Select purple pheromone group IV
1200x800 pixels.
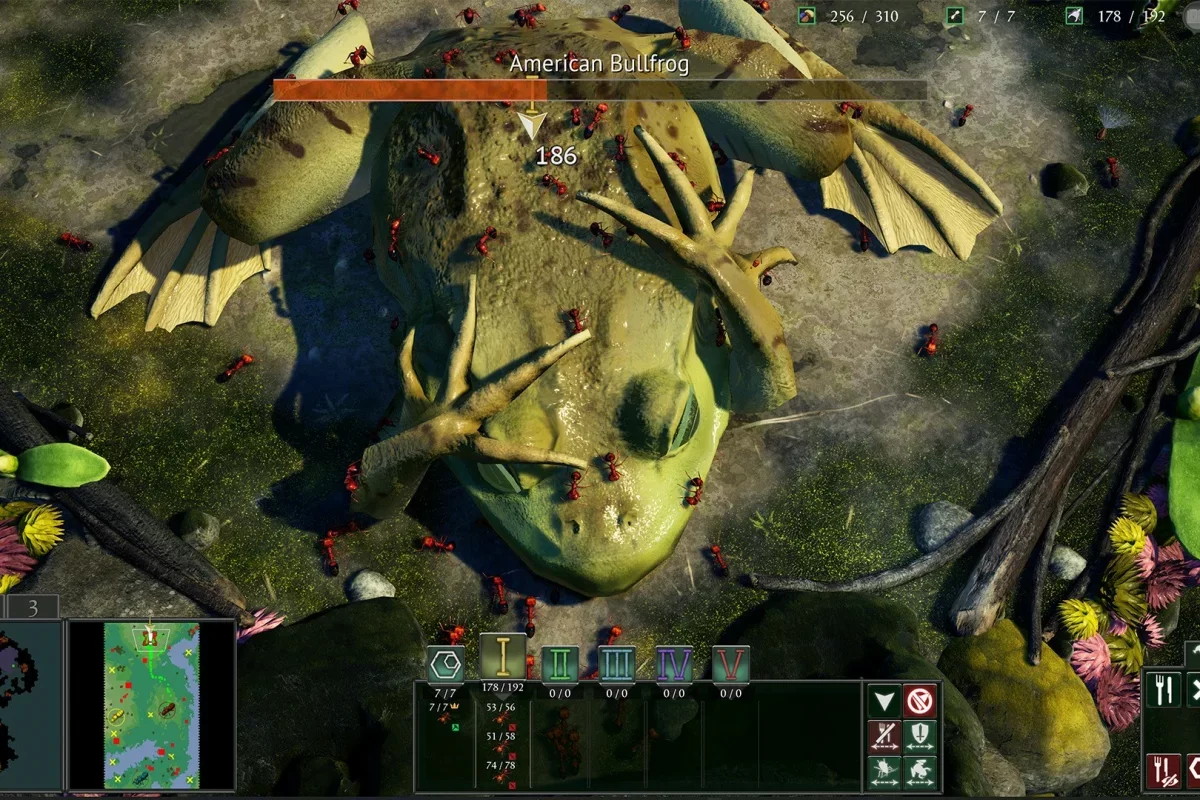675,663
